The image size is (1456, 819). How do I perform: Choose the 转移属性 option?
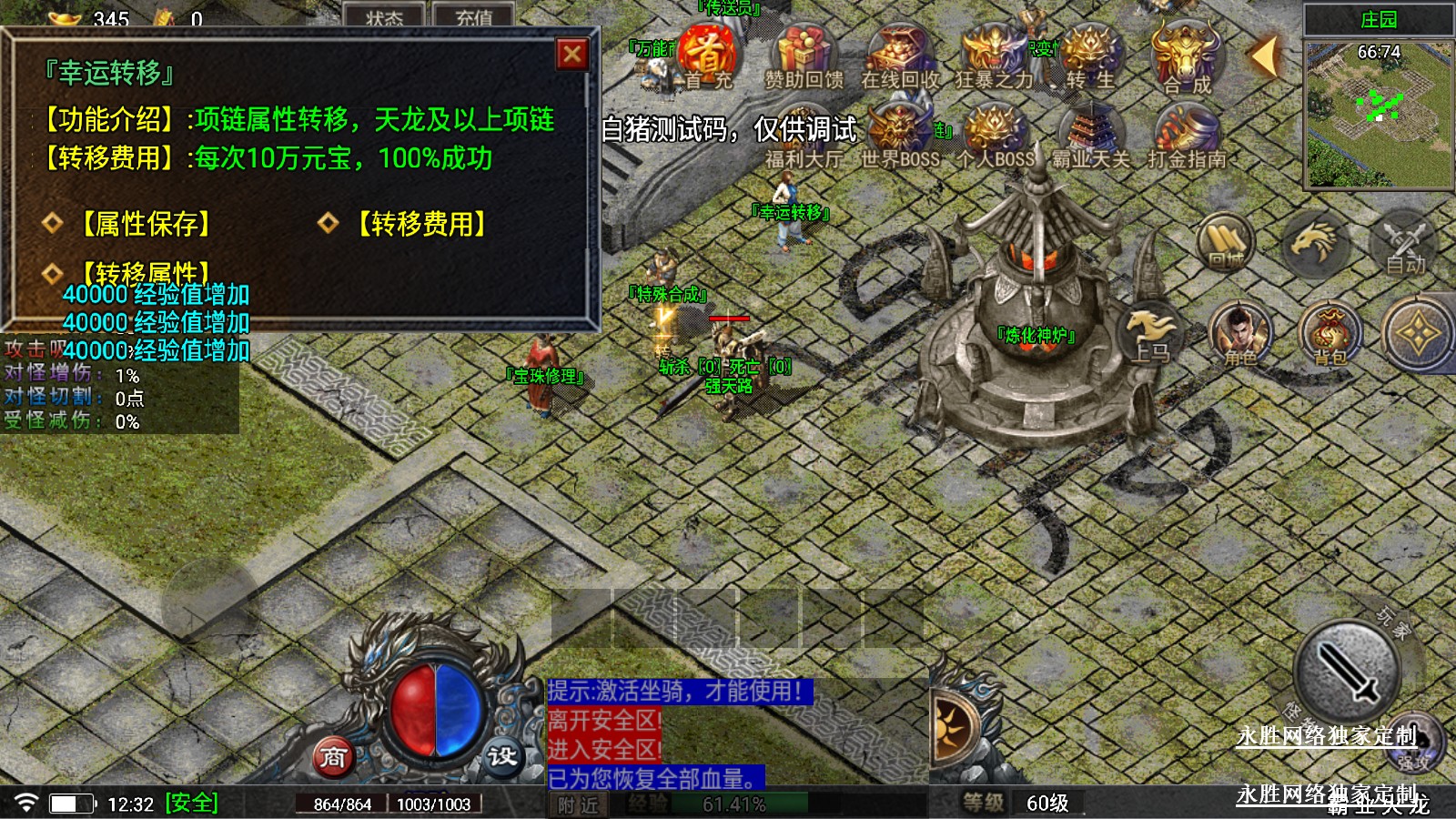click(146, 272)
